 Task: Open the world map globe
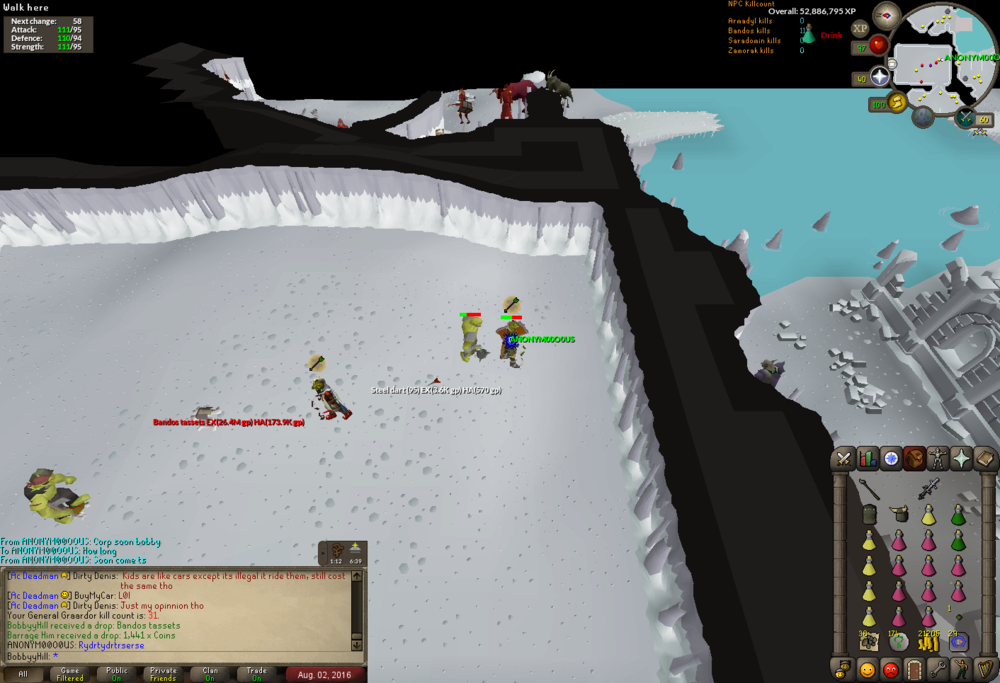pos(923,115)
